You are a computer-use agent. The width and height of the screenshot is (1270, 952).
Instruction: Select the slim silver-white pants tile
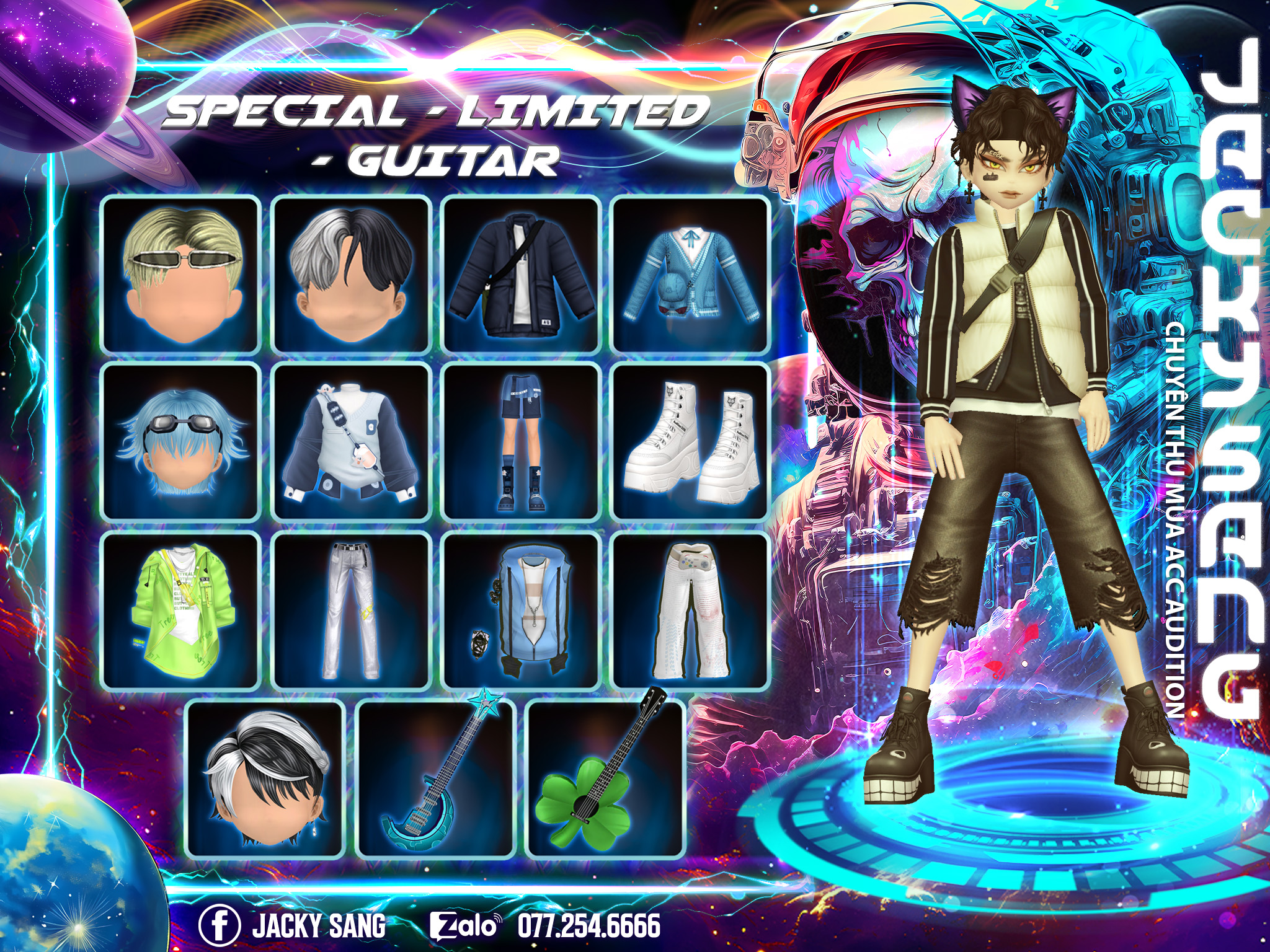tap(351, 610)
